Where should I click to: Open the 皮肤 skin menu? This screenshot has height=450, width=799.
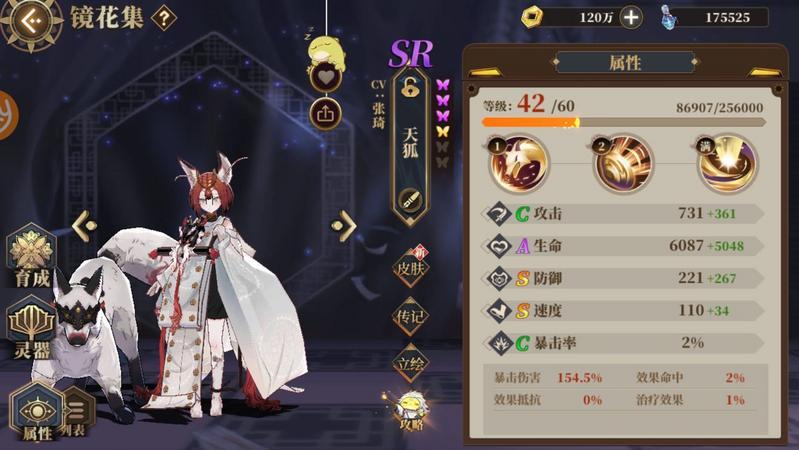411,267
